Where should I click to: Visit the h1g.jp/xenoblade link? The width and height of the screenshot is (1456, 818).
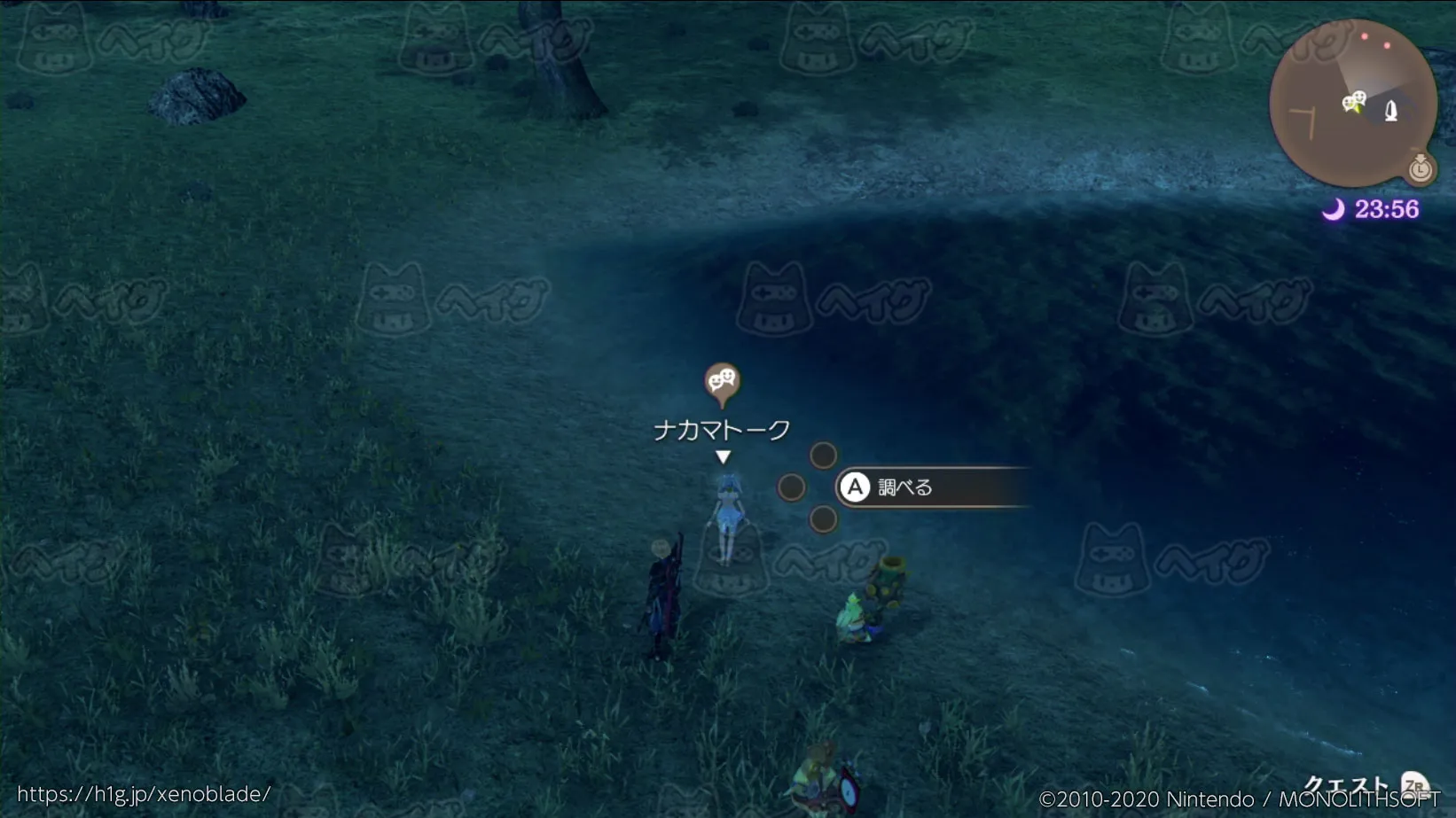click(x=144, y=794)
